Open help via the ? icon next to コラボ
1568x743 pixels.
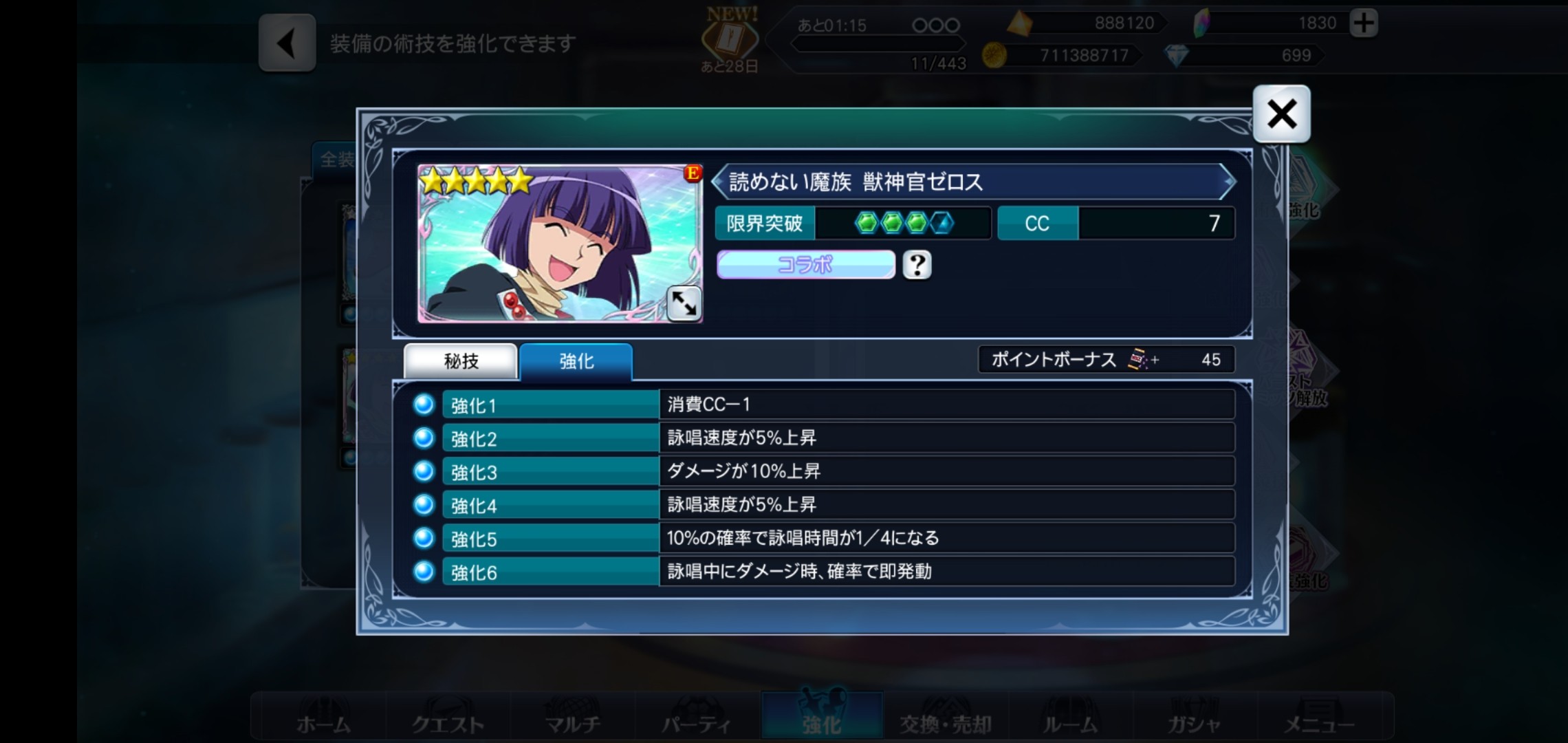point(918,264)
